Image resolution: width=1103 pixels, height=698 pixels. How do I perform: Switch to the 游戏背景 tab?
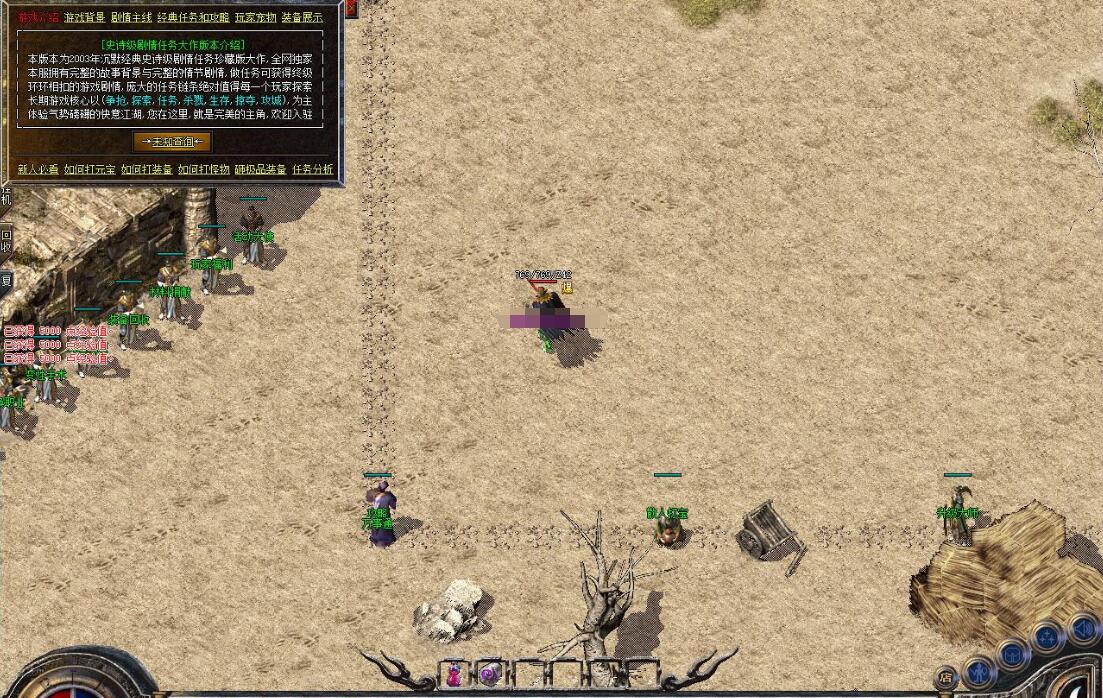point(84,18)
